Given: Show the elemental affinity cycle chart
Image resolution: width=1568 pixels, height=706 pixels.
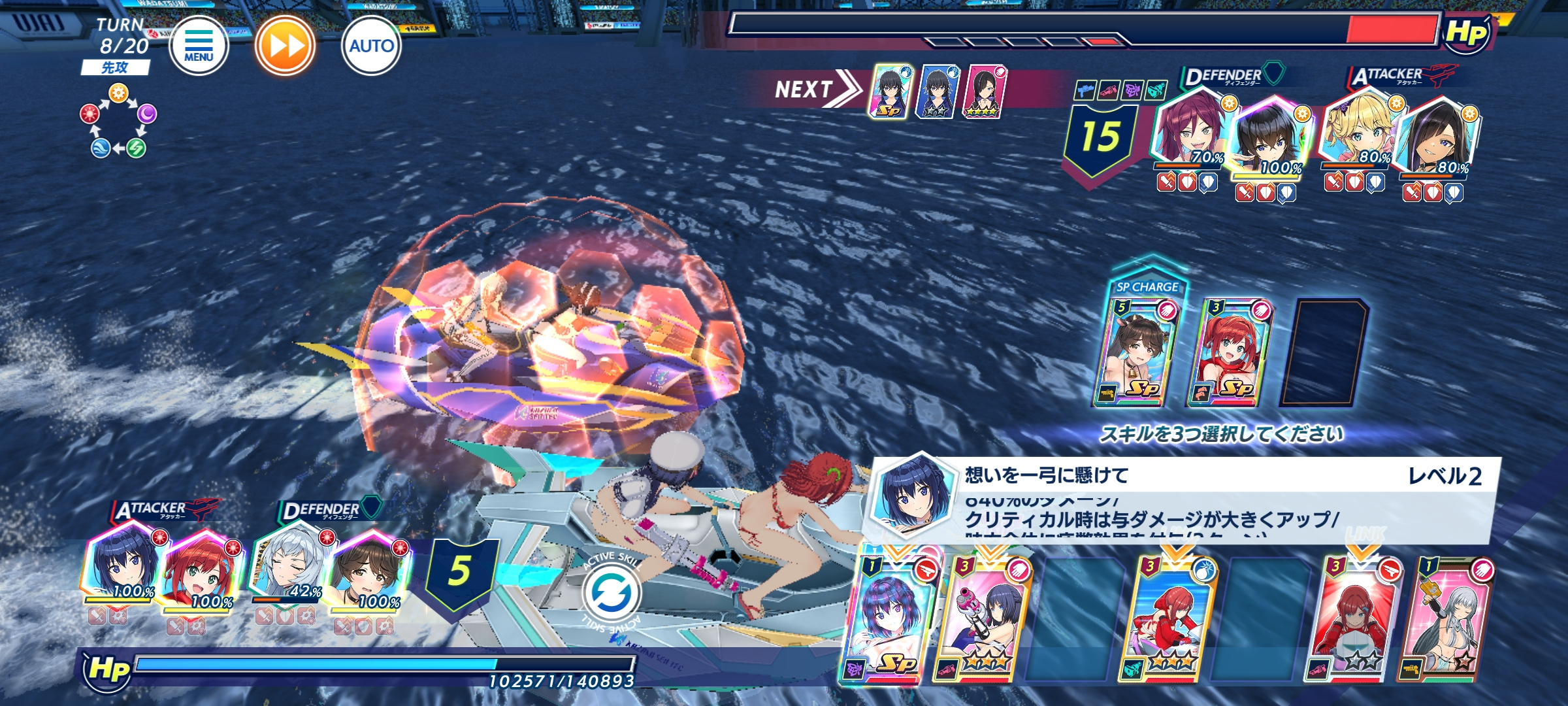Looking at the screenshot, I should click(118, 122).
